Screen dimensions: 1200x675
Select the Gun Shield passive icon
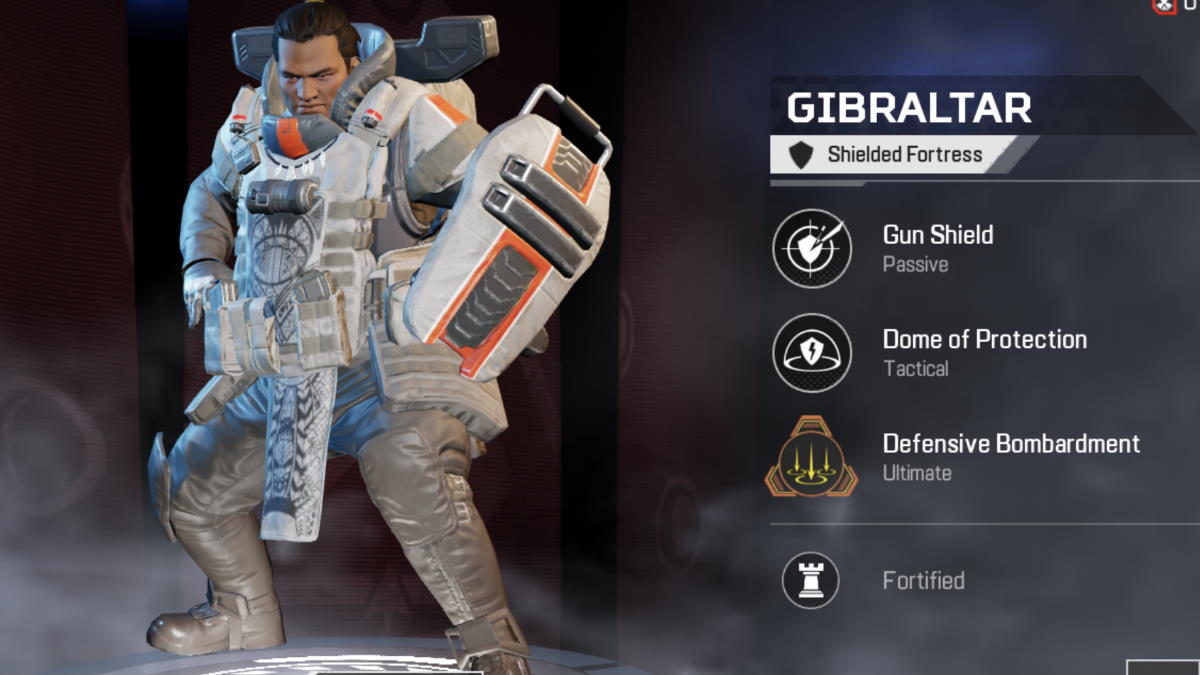[812, 248]
